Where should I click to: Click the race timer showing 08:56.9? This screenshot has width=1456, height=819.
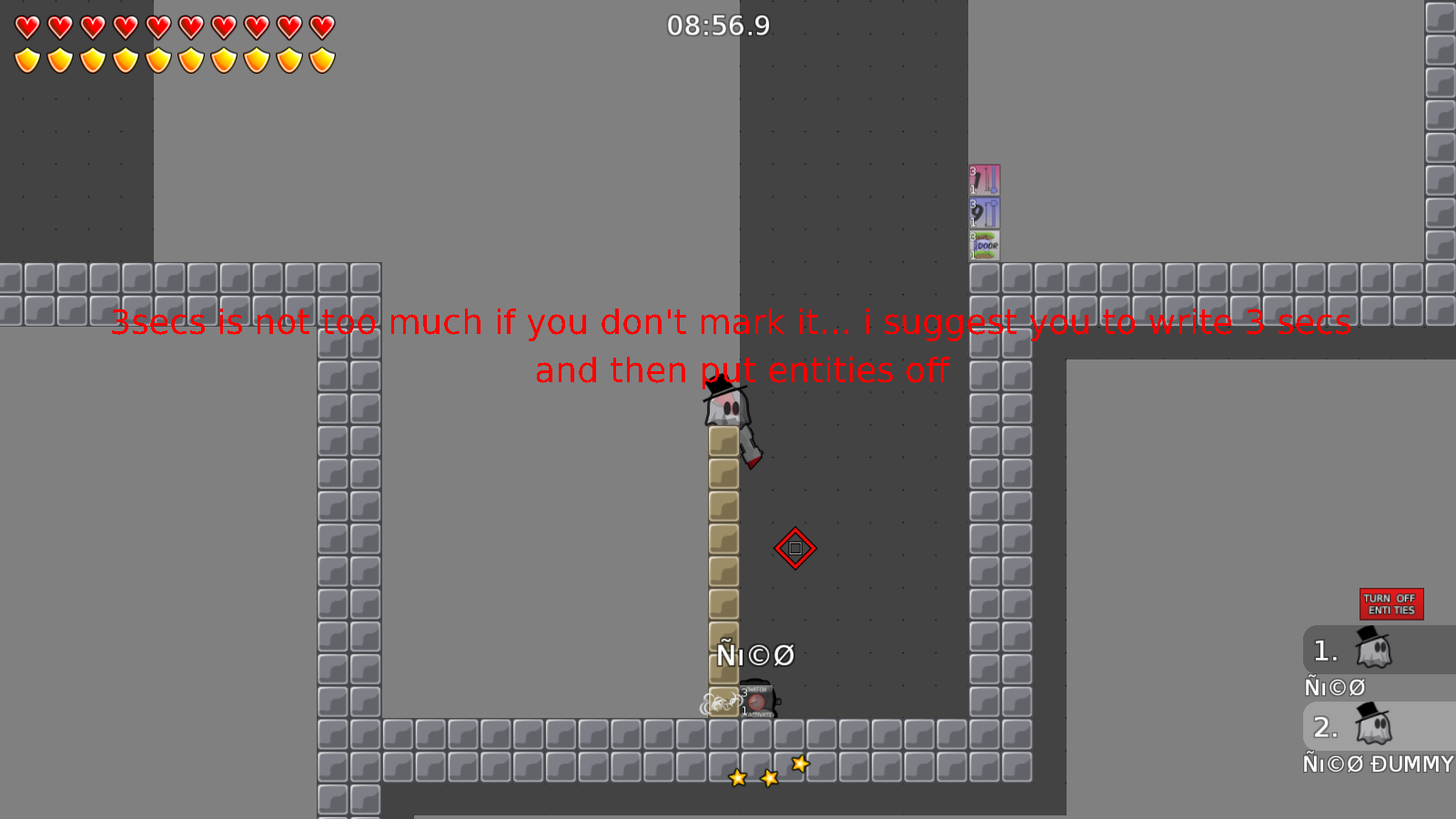pos(719,26)
